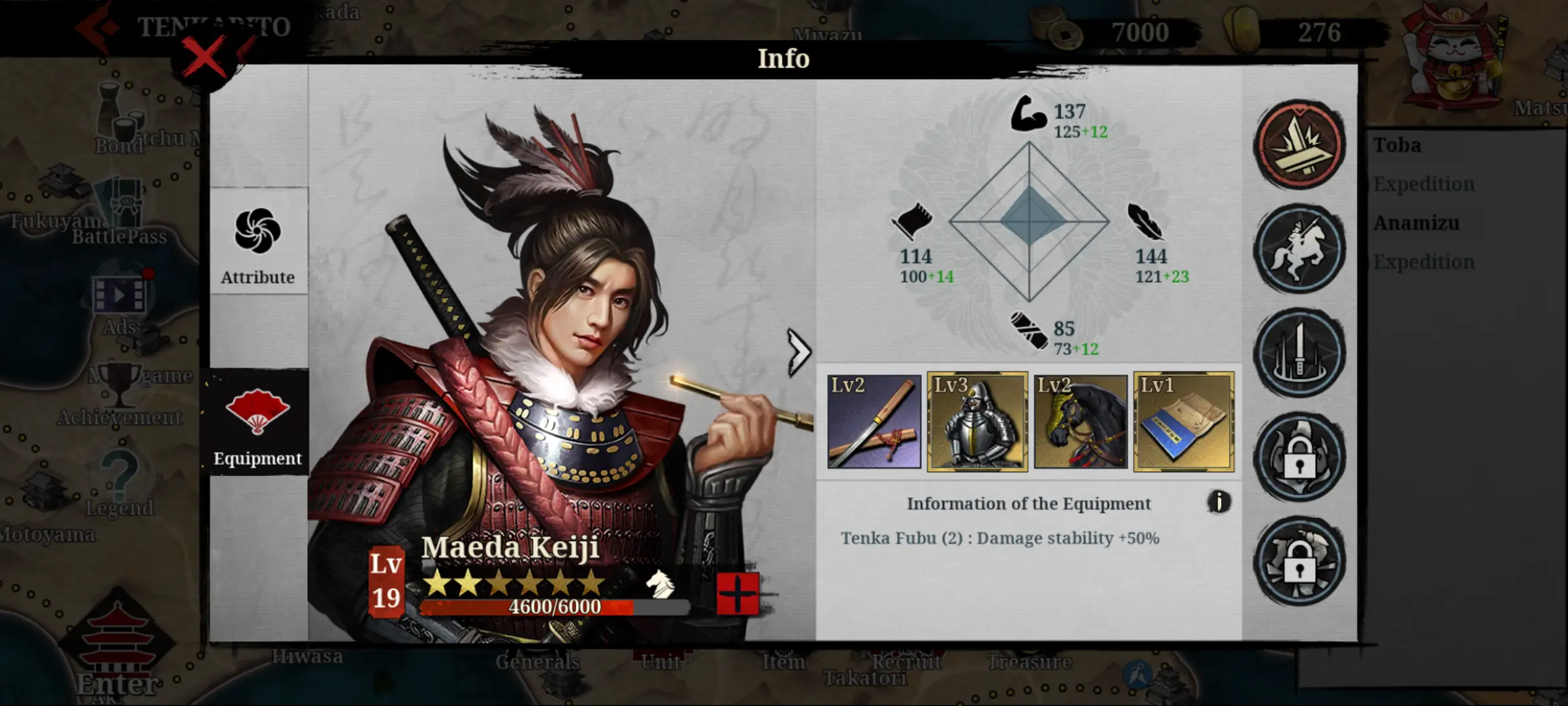
Task: Close the Info panel with the red X
Action: tap(204, 58)
